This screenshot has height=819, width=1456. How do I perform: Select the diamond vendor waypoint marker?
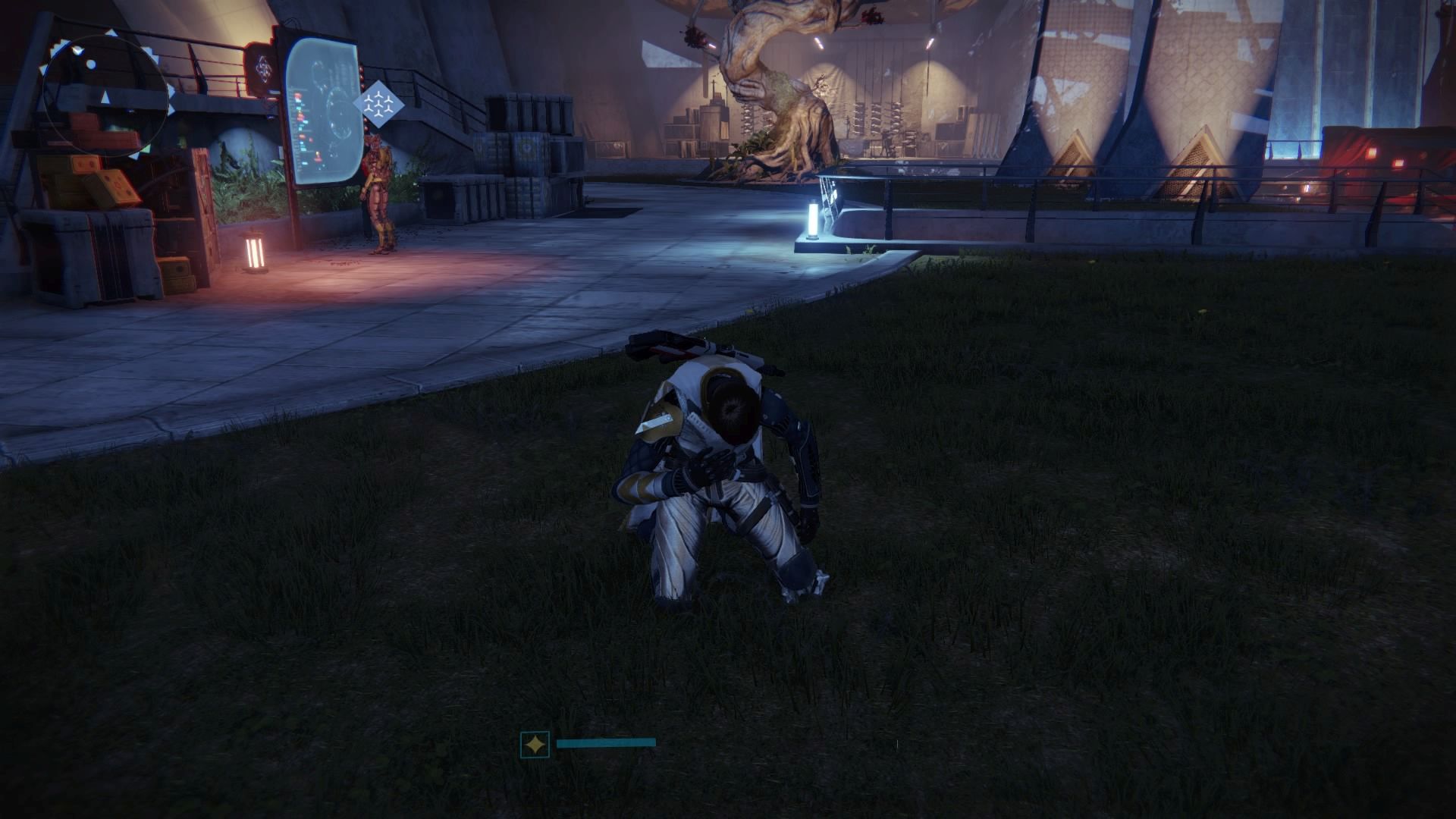click(377, 104)
